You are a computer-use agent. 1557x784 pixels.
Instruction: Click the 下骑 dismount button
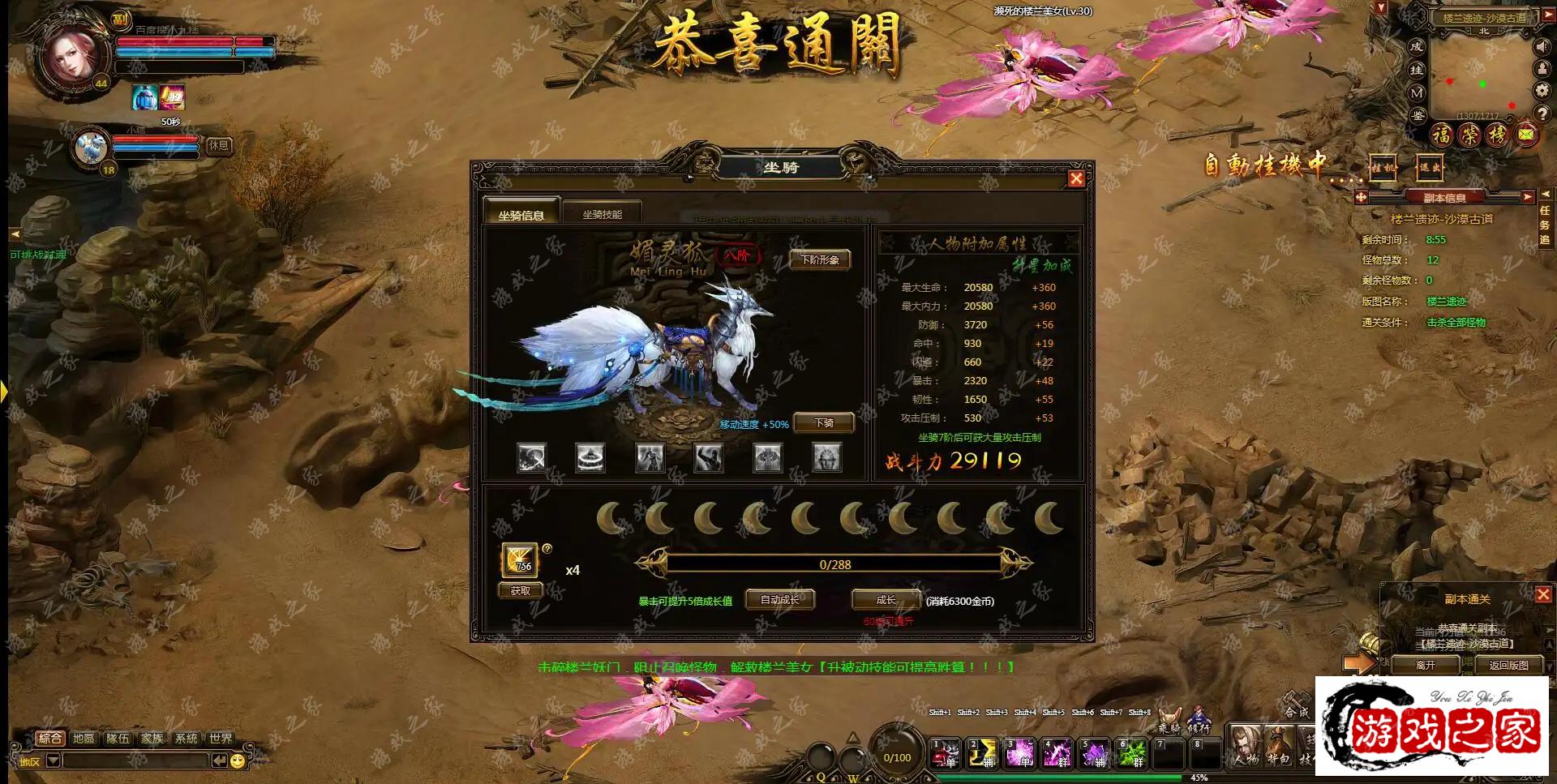[x=823, y=422]
